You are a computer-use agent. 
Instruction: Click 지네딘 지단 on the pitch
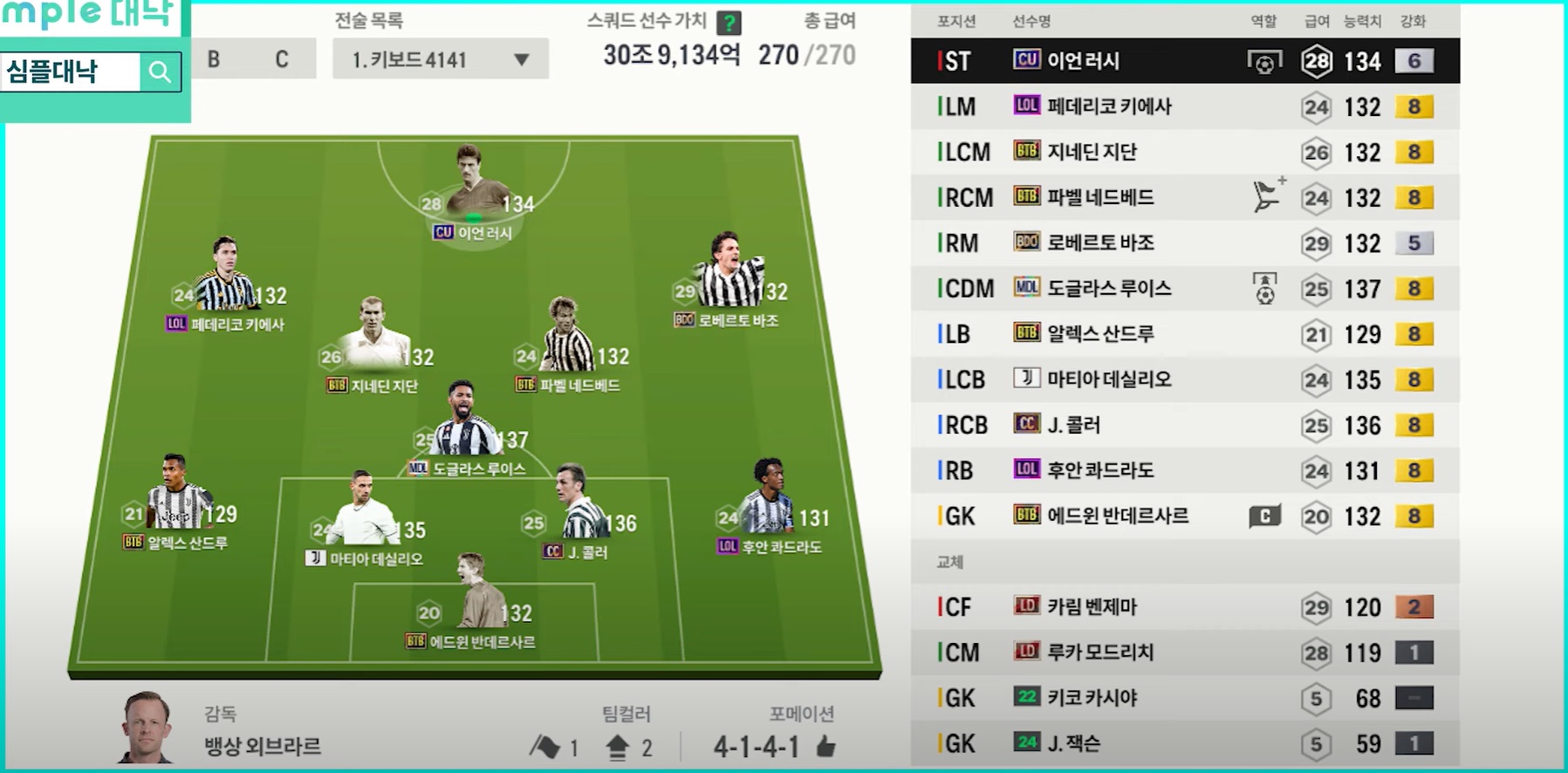[375, 336]
